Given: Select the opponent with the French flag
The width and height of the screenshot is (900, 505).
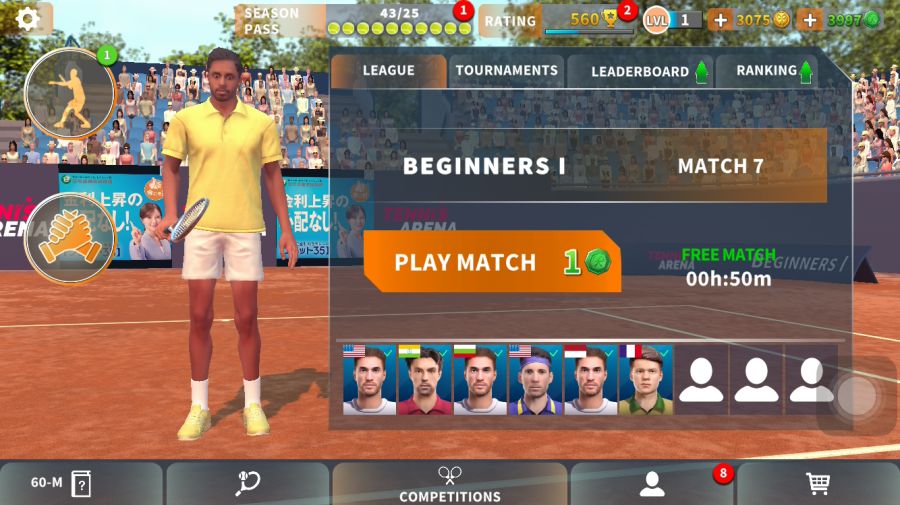Looking at the screenshot, I should pos(645,380).
